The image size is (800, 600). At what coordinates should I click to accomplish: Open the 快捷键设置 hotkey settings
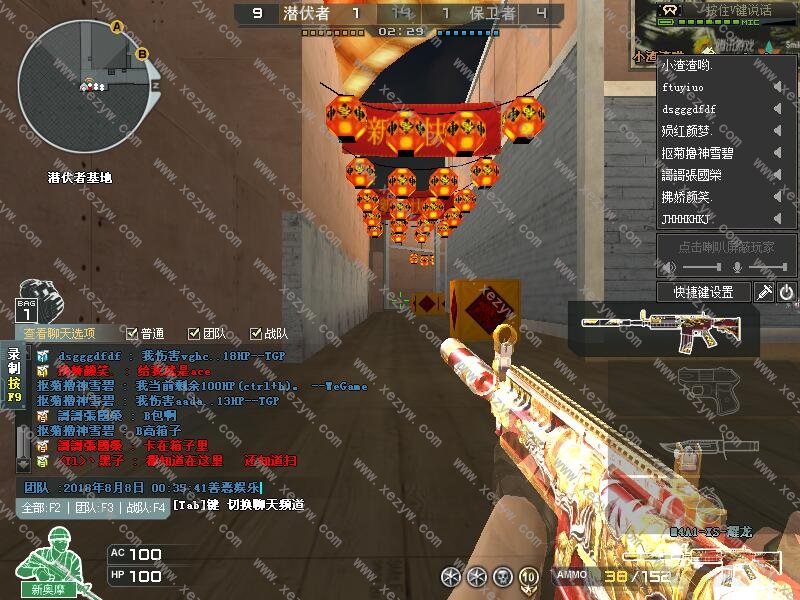[x=704, y=292]
